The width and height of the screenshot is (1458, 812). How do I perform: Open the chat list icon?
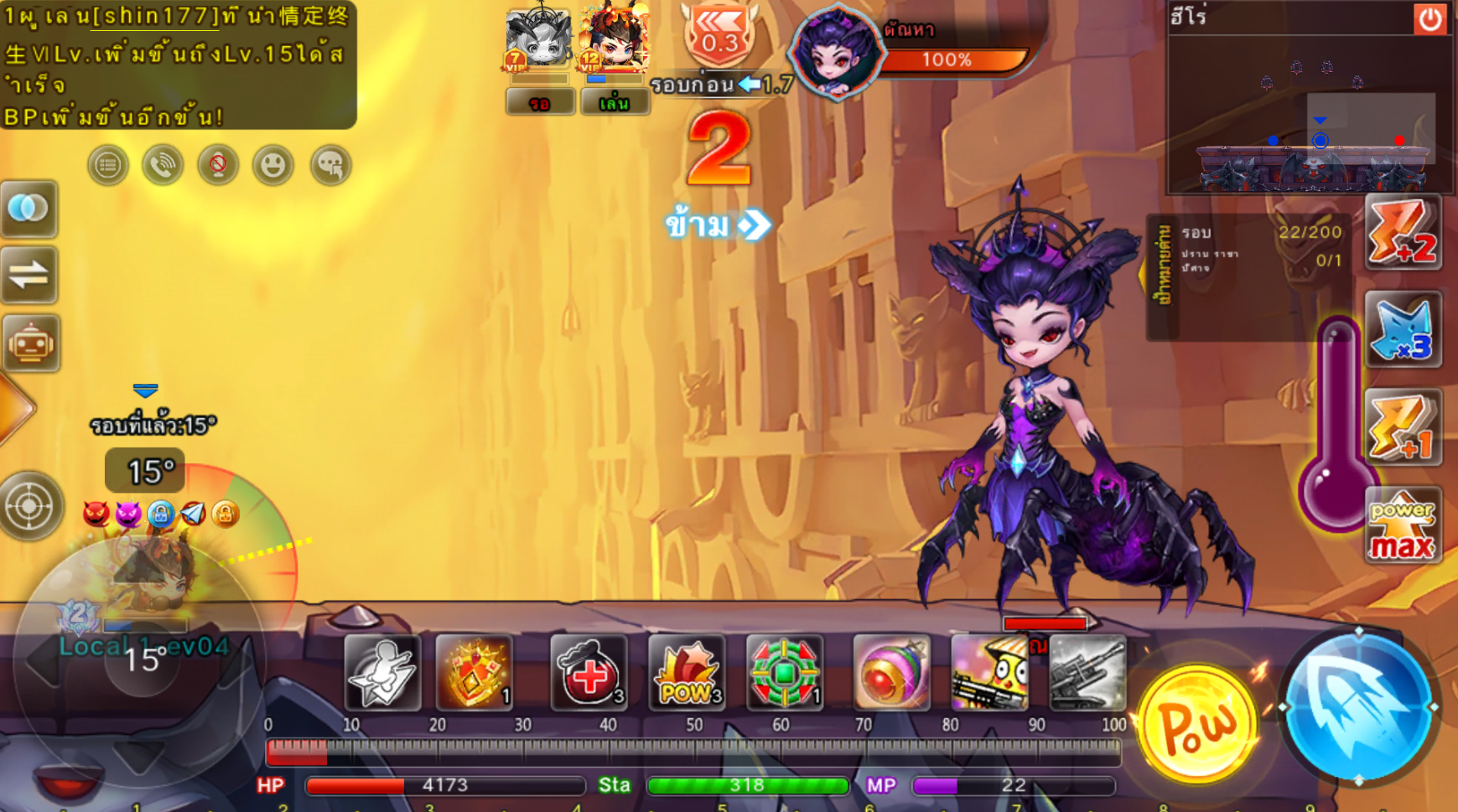coord(108,165)
